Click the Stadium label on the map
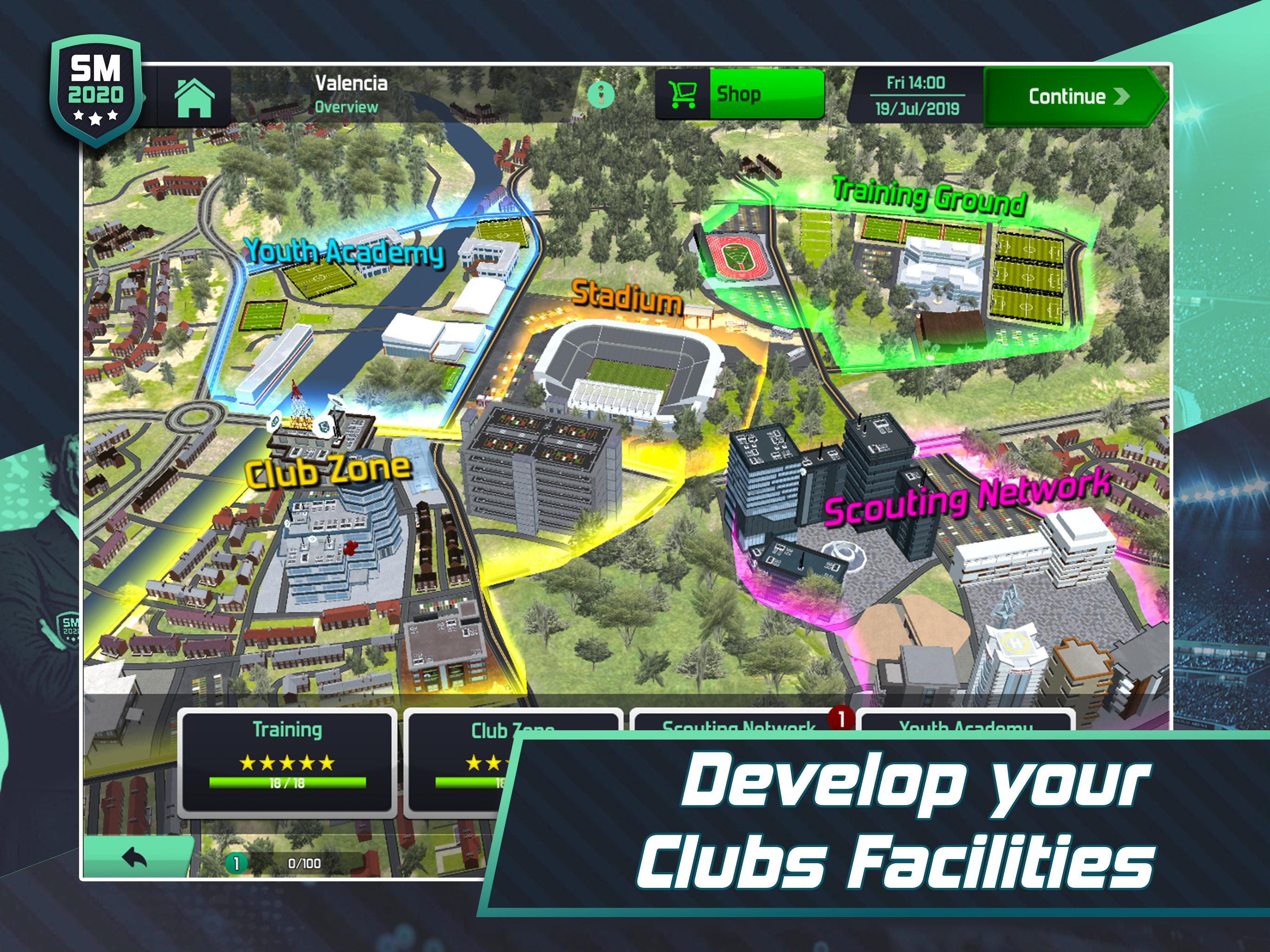The image size is (1270, 952). (x=626, y=298)
